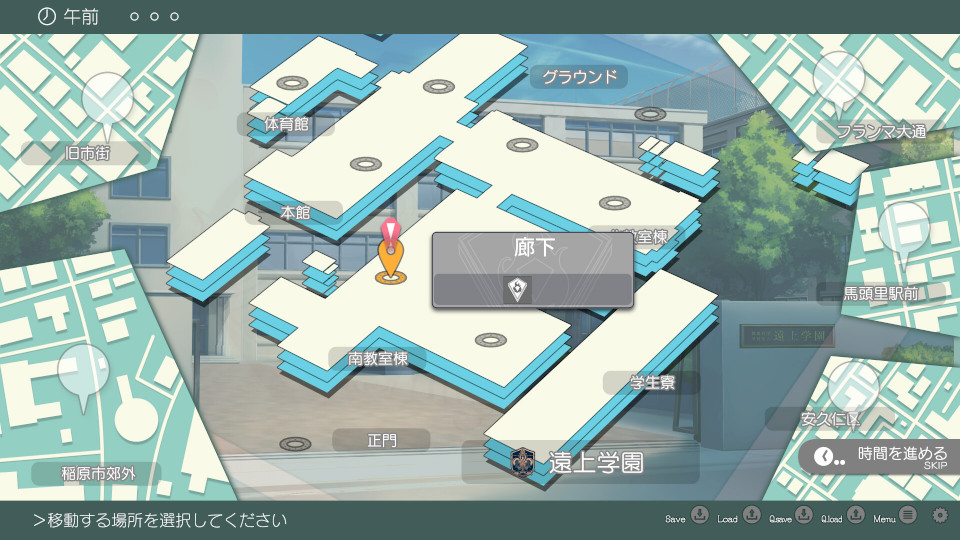Select the 南教室棟 south classroom building

[x=379, y=359]
